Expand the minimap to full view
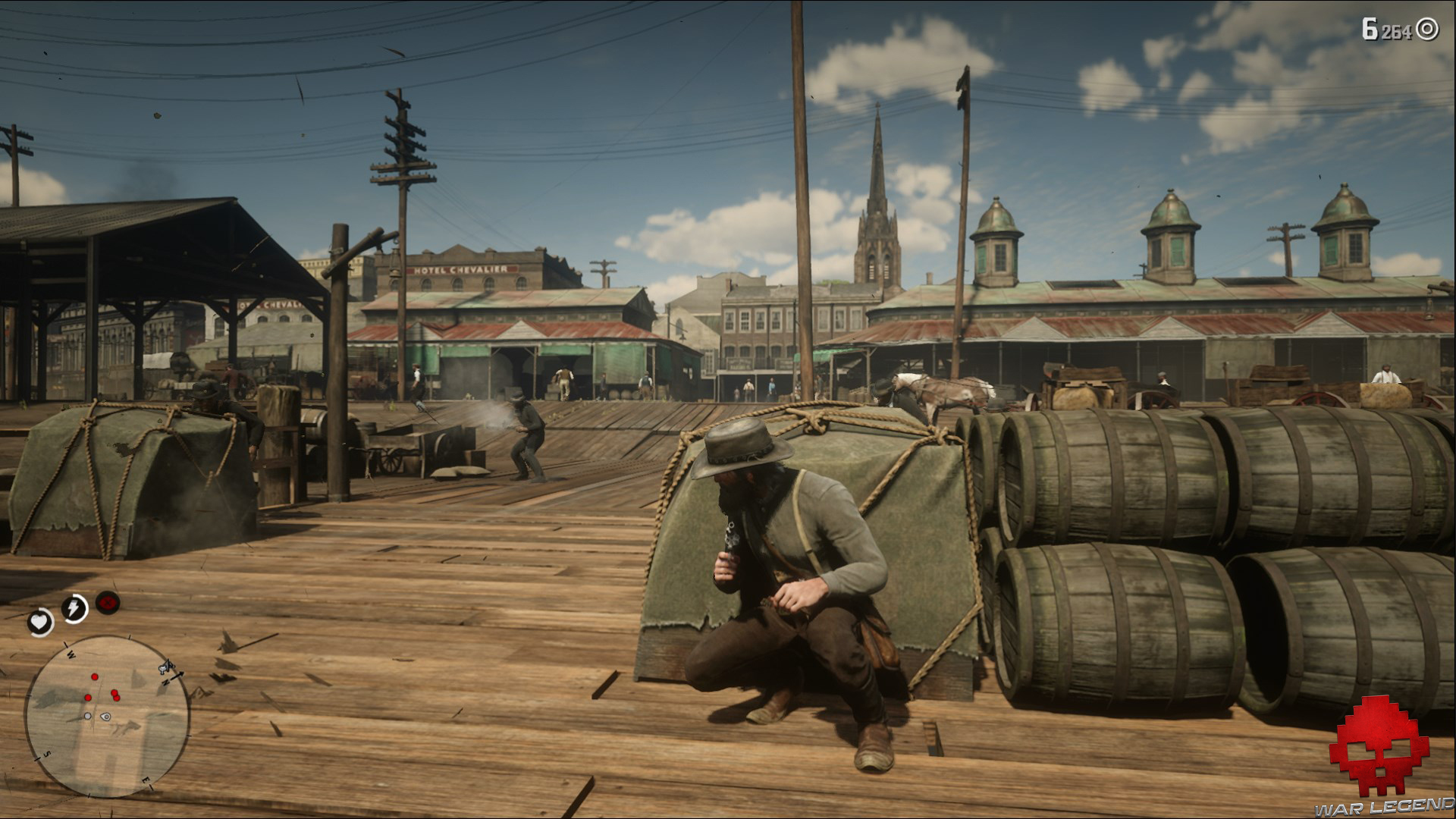The height and width of the screenshot is (819, 1456). point(108,717)
